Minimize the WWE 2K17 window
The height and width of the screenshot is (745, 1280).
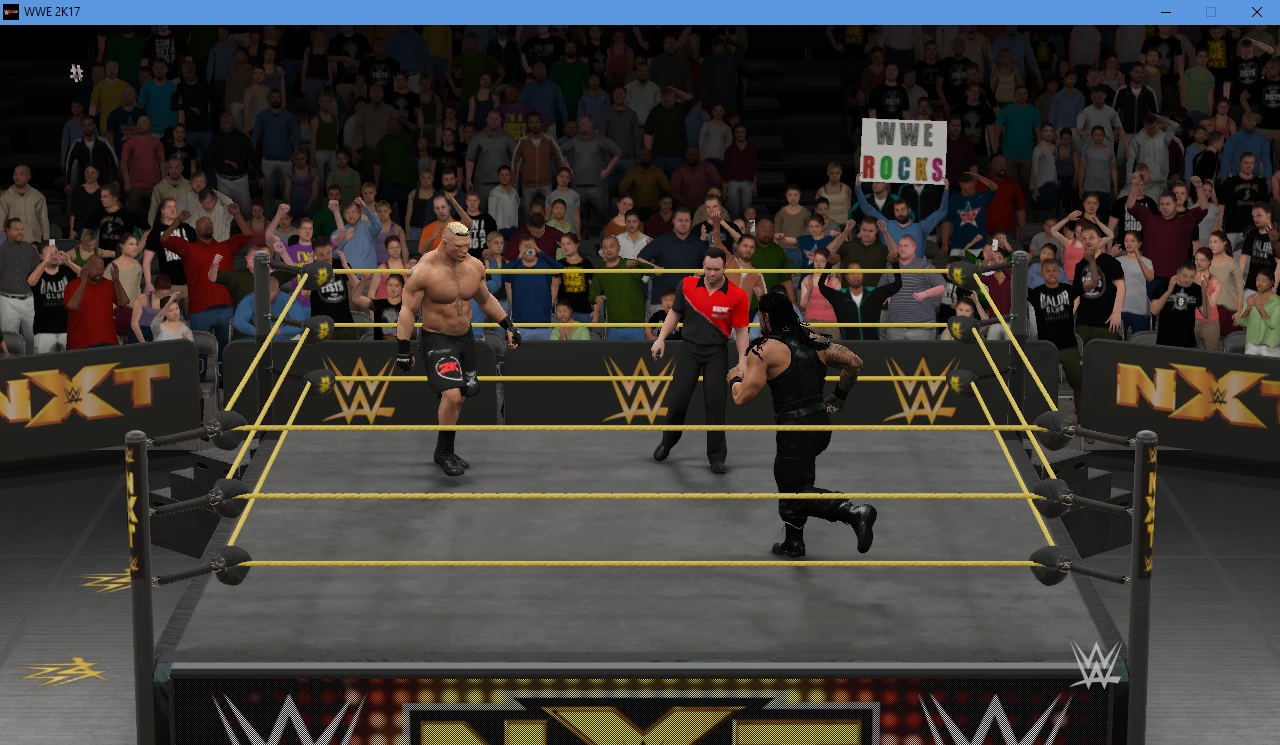point(1165,12)
